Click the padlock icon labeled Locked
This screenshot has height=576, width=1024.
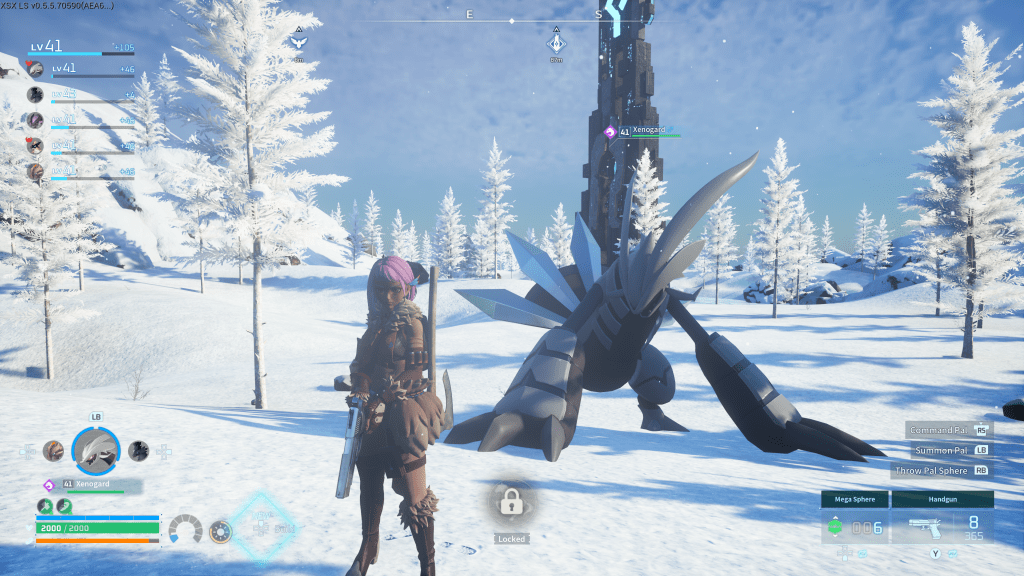point(510,504)
